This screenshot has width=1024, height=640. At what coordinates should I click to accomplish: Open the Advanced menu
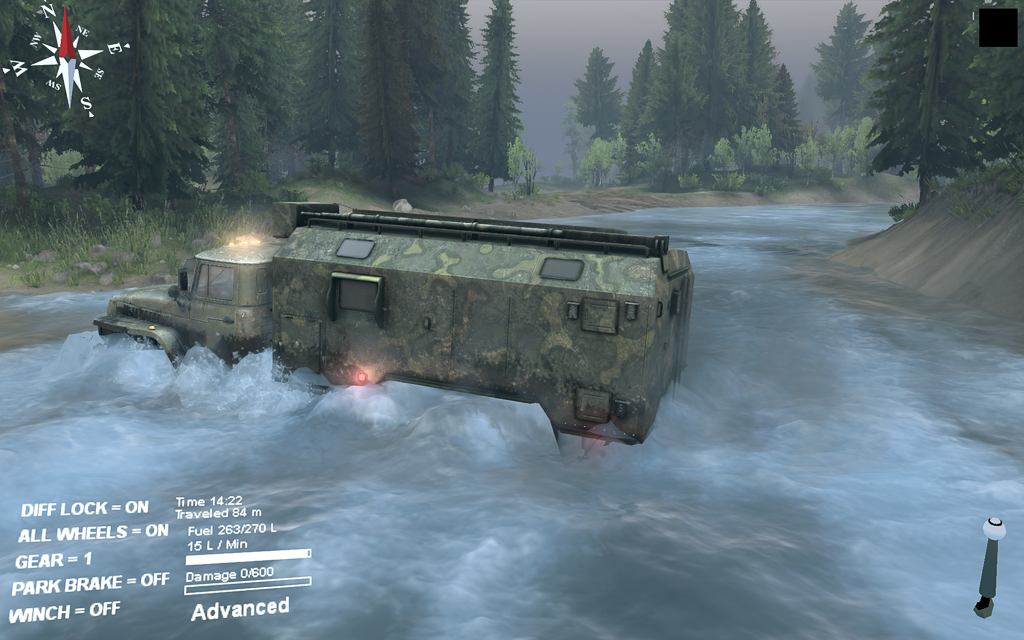(240, 608)
